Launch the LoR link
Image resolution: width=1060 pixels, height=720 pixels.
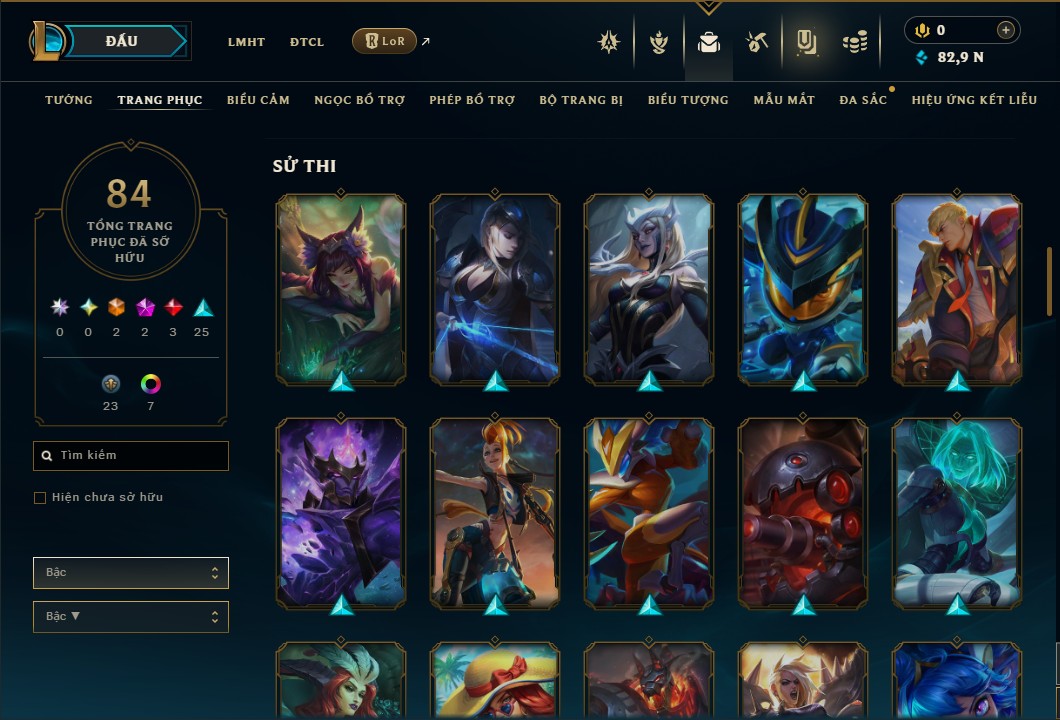tap(385, 41)
